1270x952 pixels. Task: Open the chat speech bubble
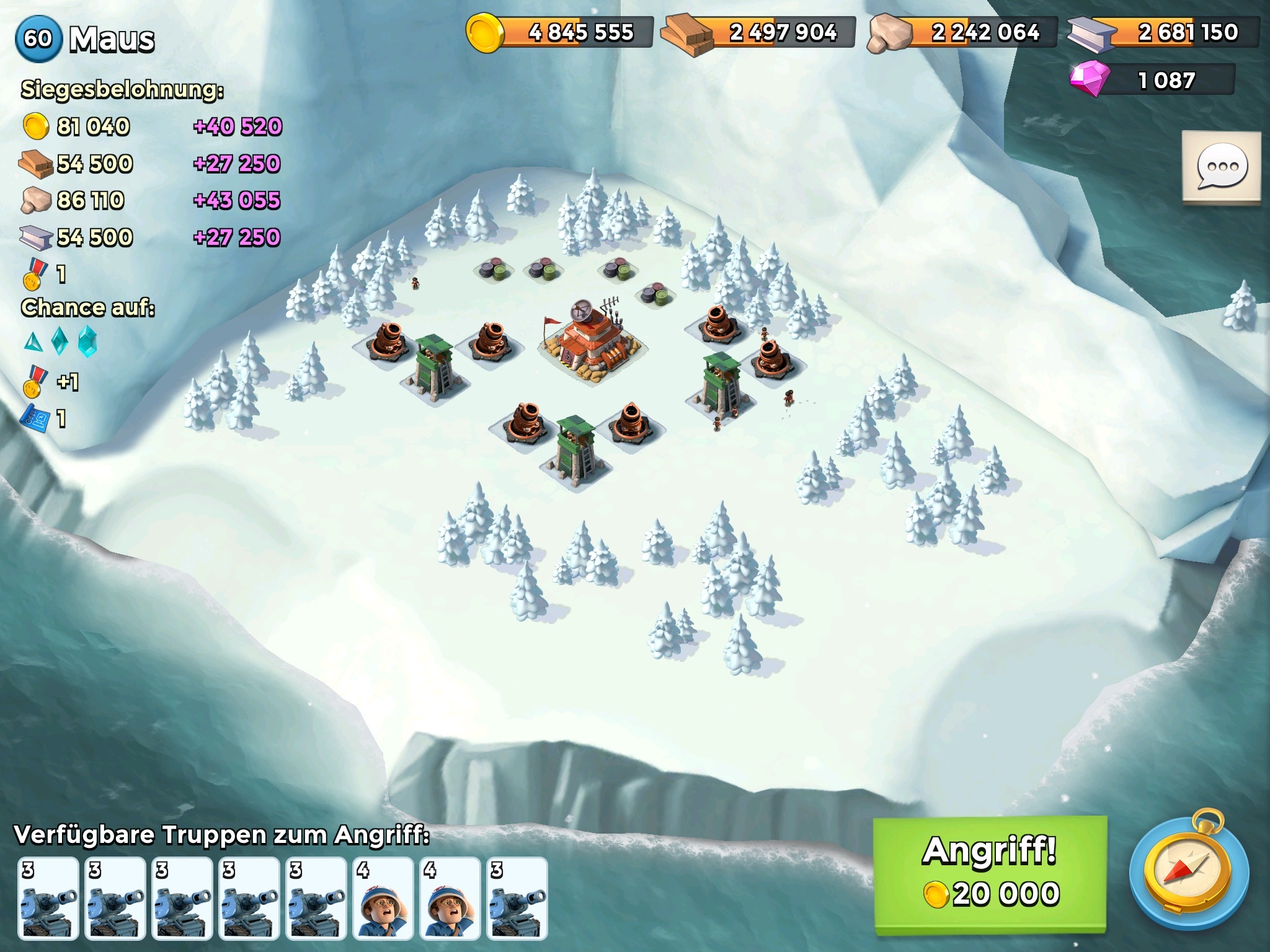coord(1221,166)
